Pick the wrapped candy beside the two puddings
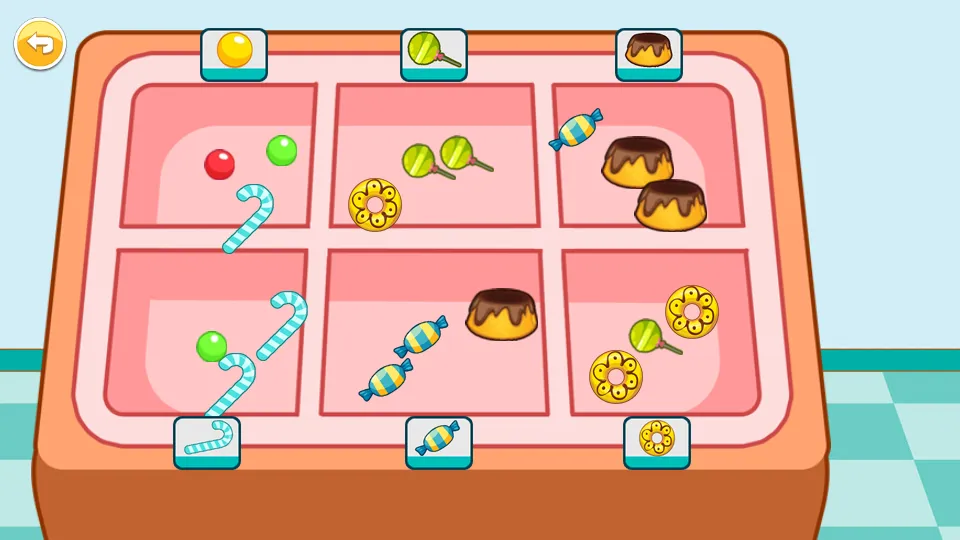The width and height of the screenshot is (960, 540). click(576, 130)
